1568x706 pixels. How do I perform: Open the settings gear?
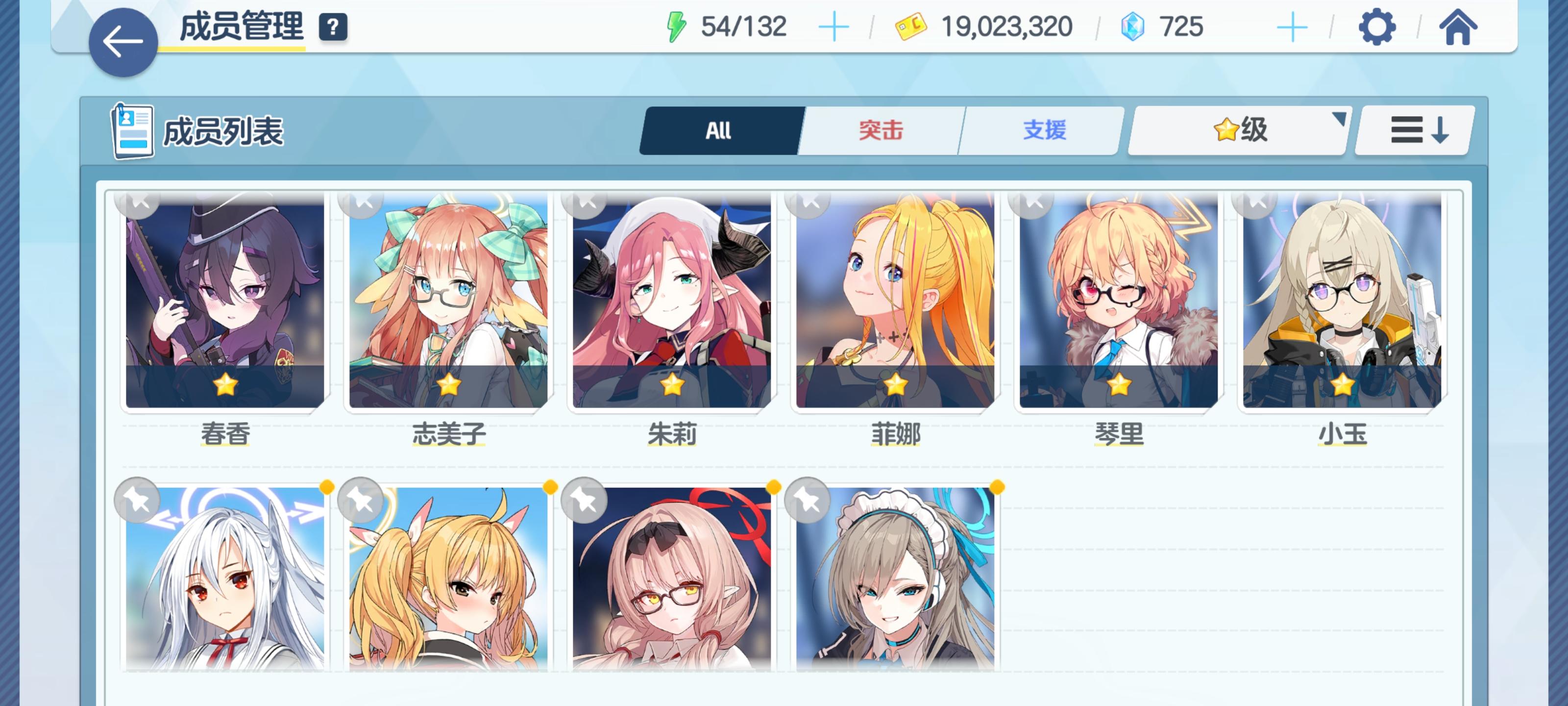pyautogui.click(x=1375, y=27)
